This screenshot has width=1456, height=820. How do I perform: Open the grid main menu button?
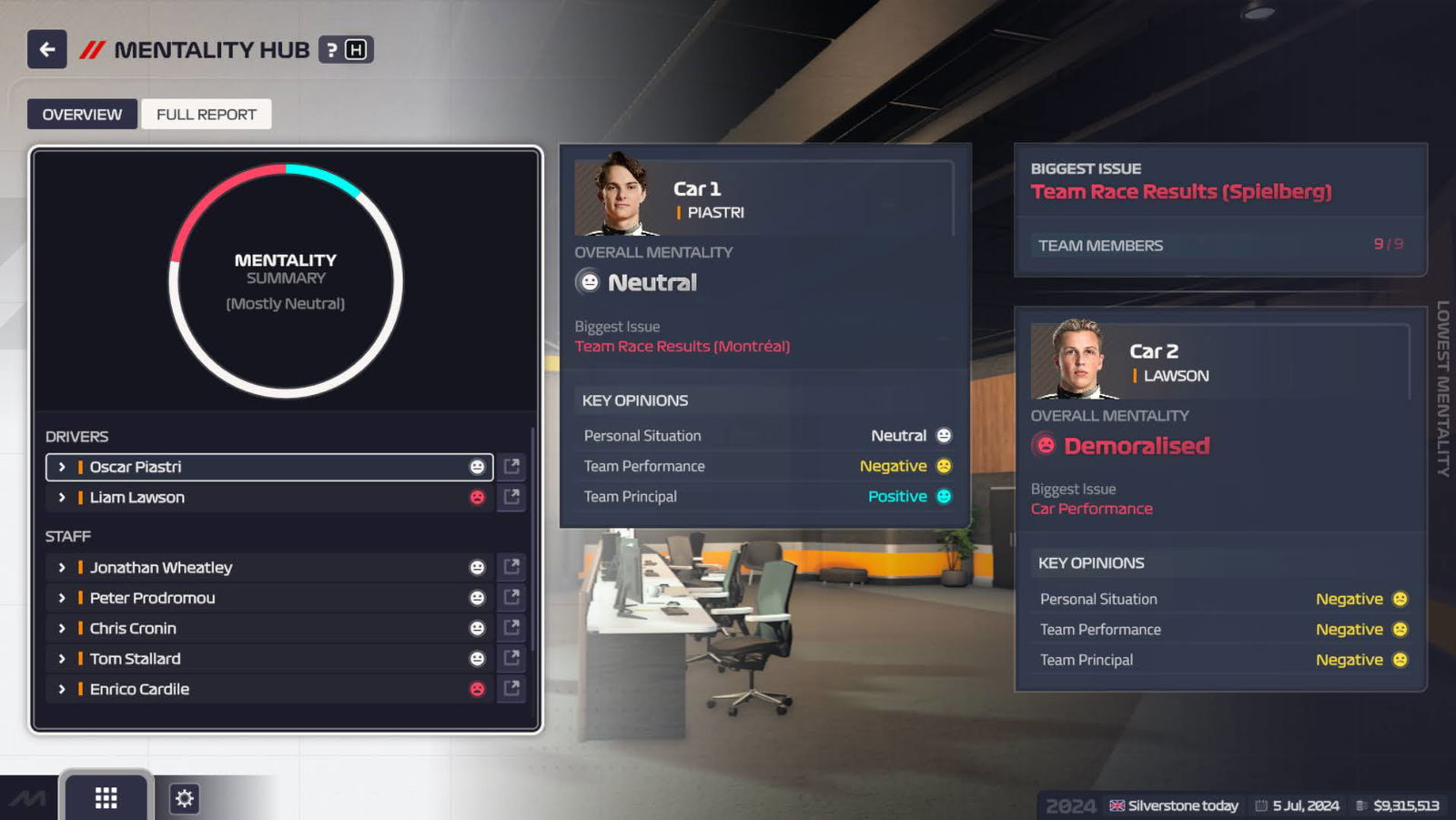(x=106, y=798)
